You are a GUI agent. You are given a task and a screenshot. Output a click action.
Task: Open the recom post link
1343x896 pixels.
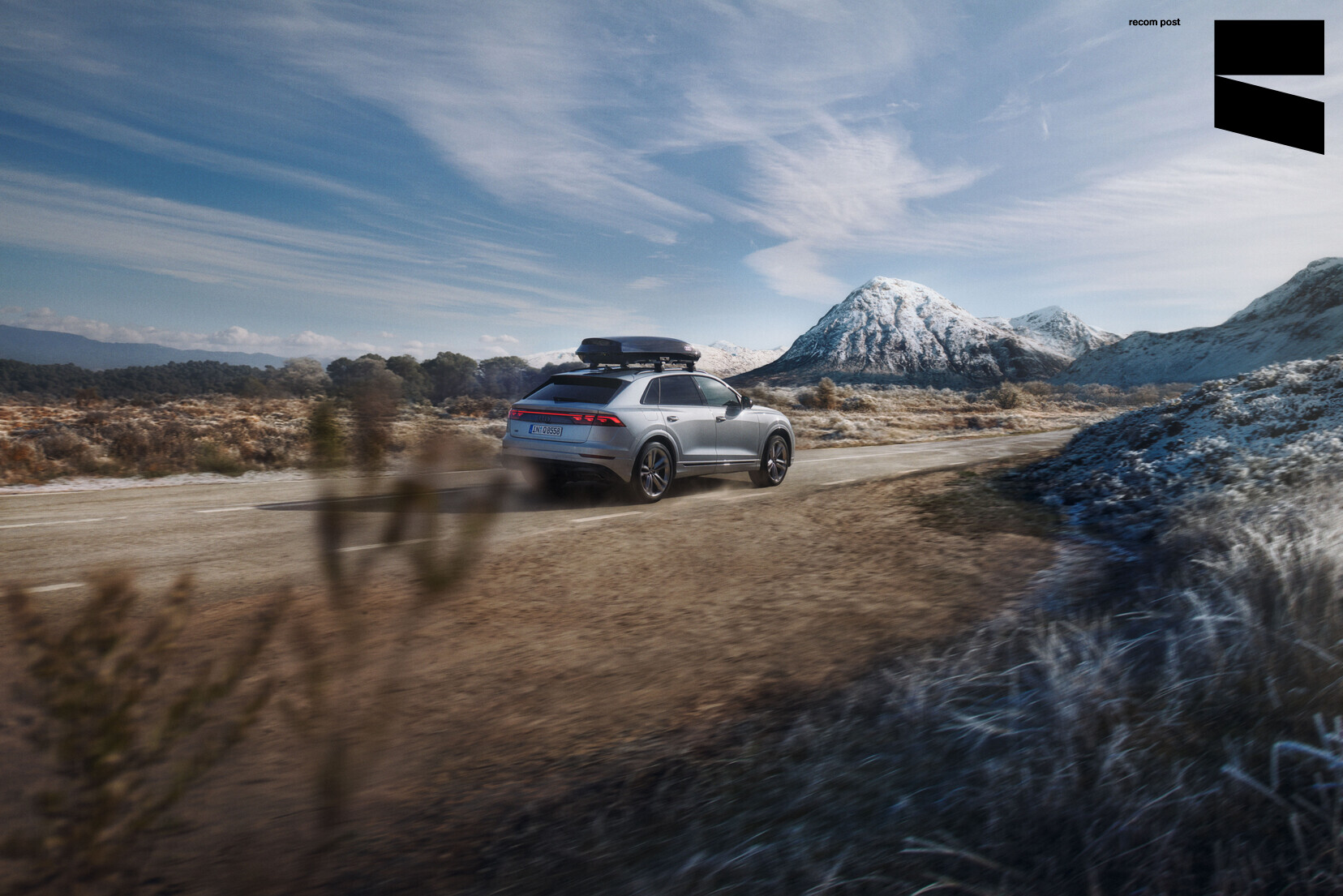coord(1153,23)
